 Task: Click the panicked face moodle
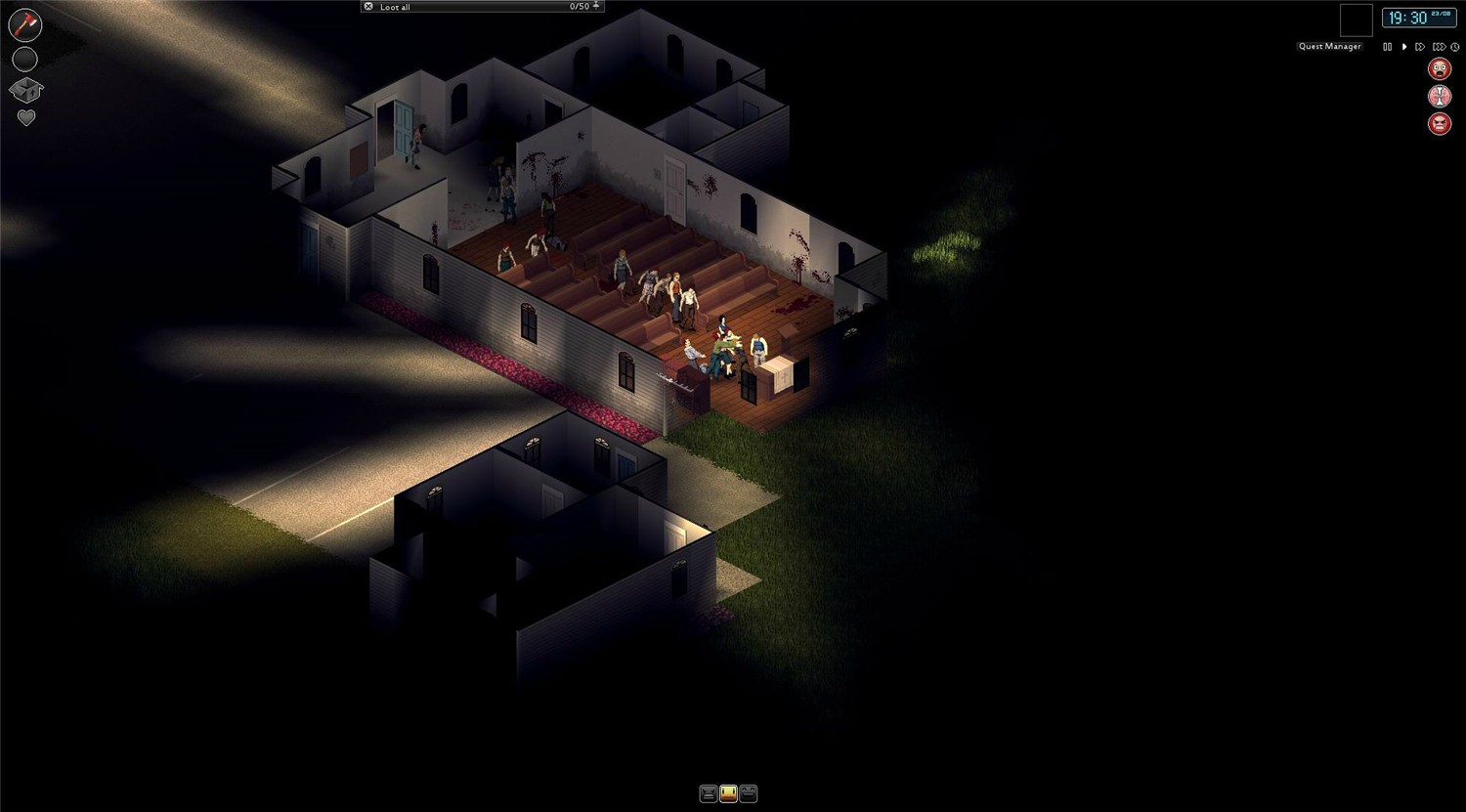[1439, 68]
